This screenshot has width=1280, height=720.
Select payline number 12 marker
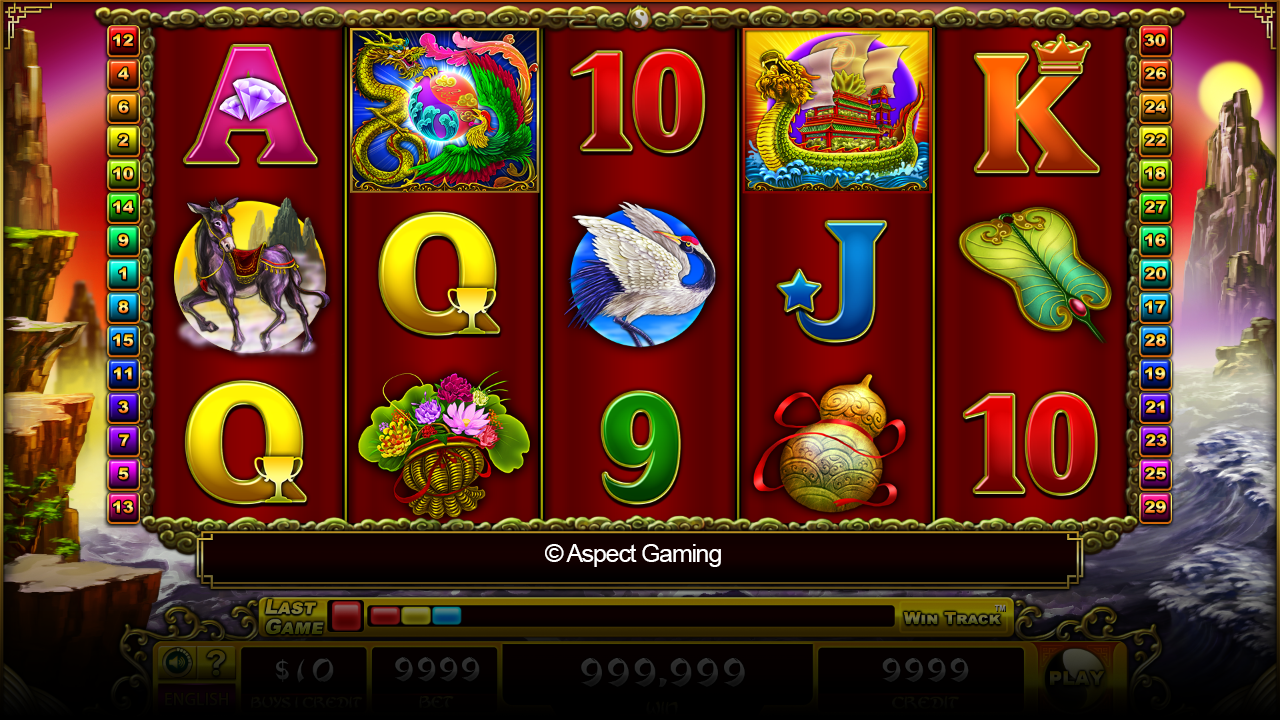coord(123,40)
